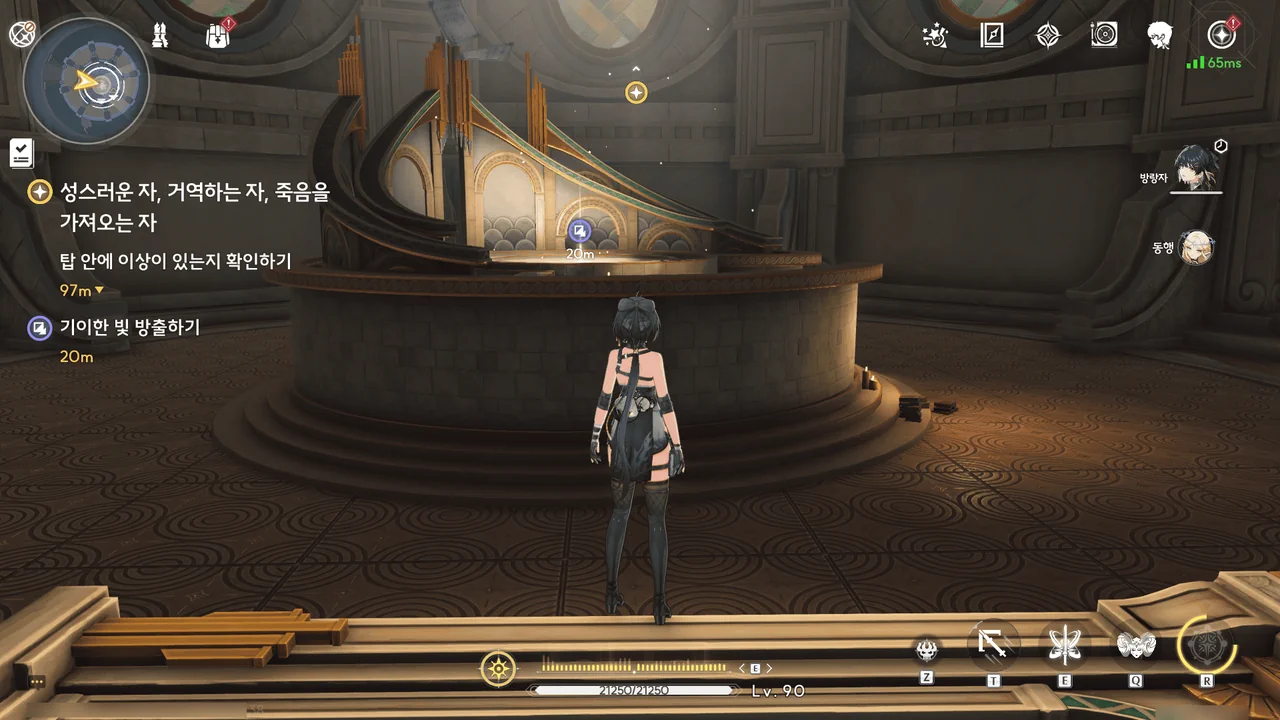The height and width of the screenshot is (720, 1280).
Task: Open the character head profile icon
Action: coord(1160,36)
